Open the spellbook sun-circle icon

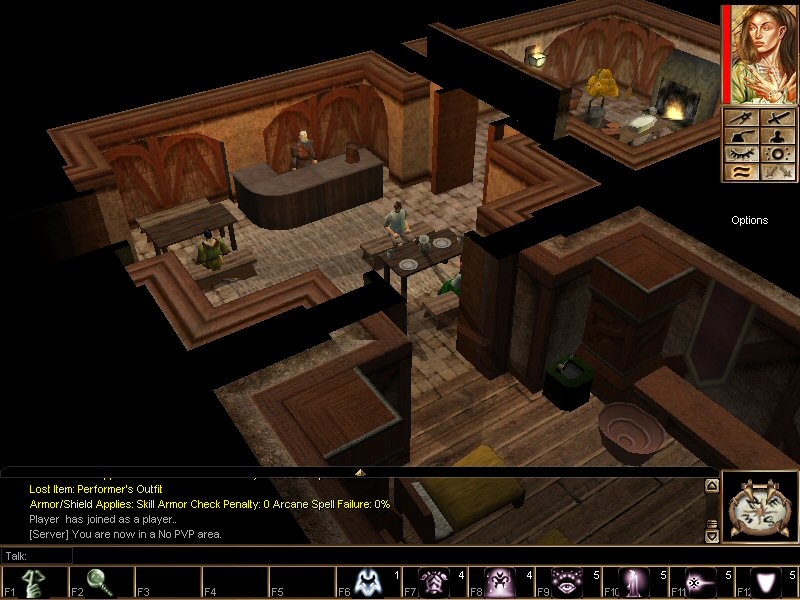[778, 154]
